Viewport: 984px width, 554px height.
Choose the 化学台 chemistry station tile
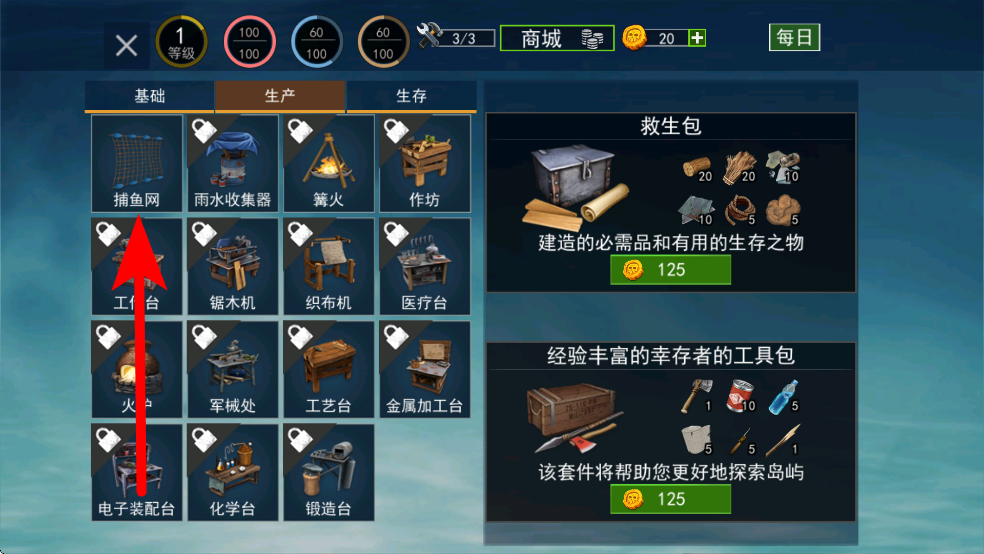[232, 472]
